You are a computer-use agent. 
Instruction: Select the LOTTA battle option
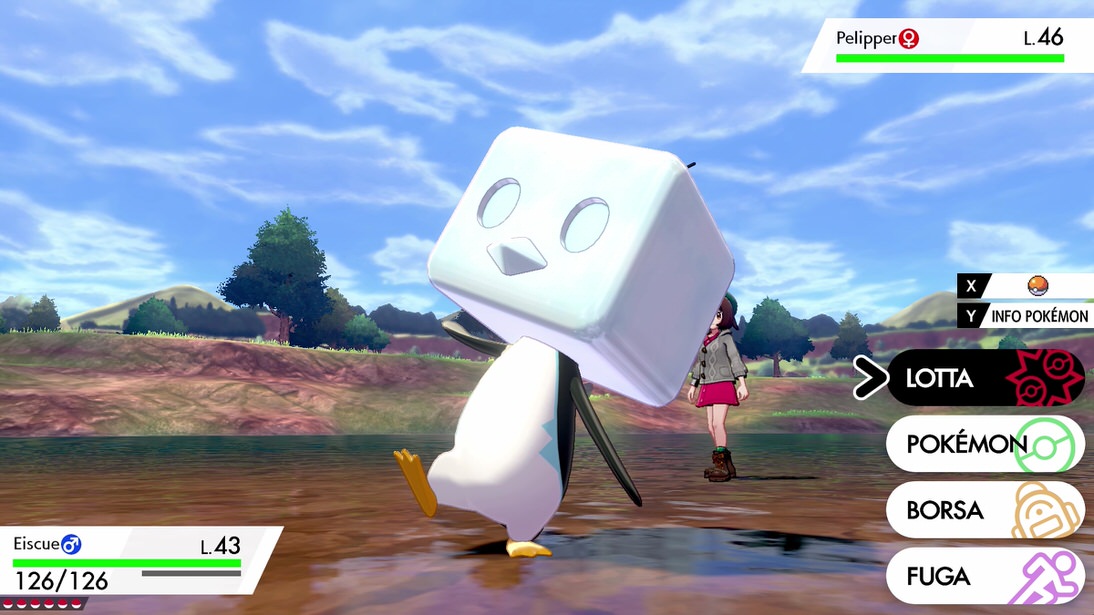coord(984,378)
